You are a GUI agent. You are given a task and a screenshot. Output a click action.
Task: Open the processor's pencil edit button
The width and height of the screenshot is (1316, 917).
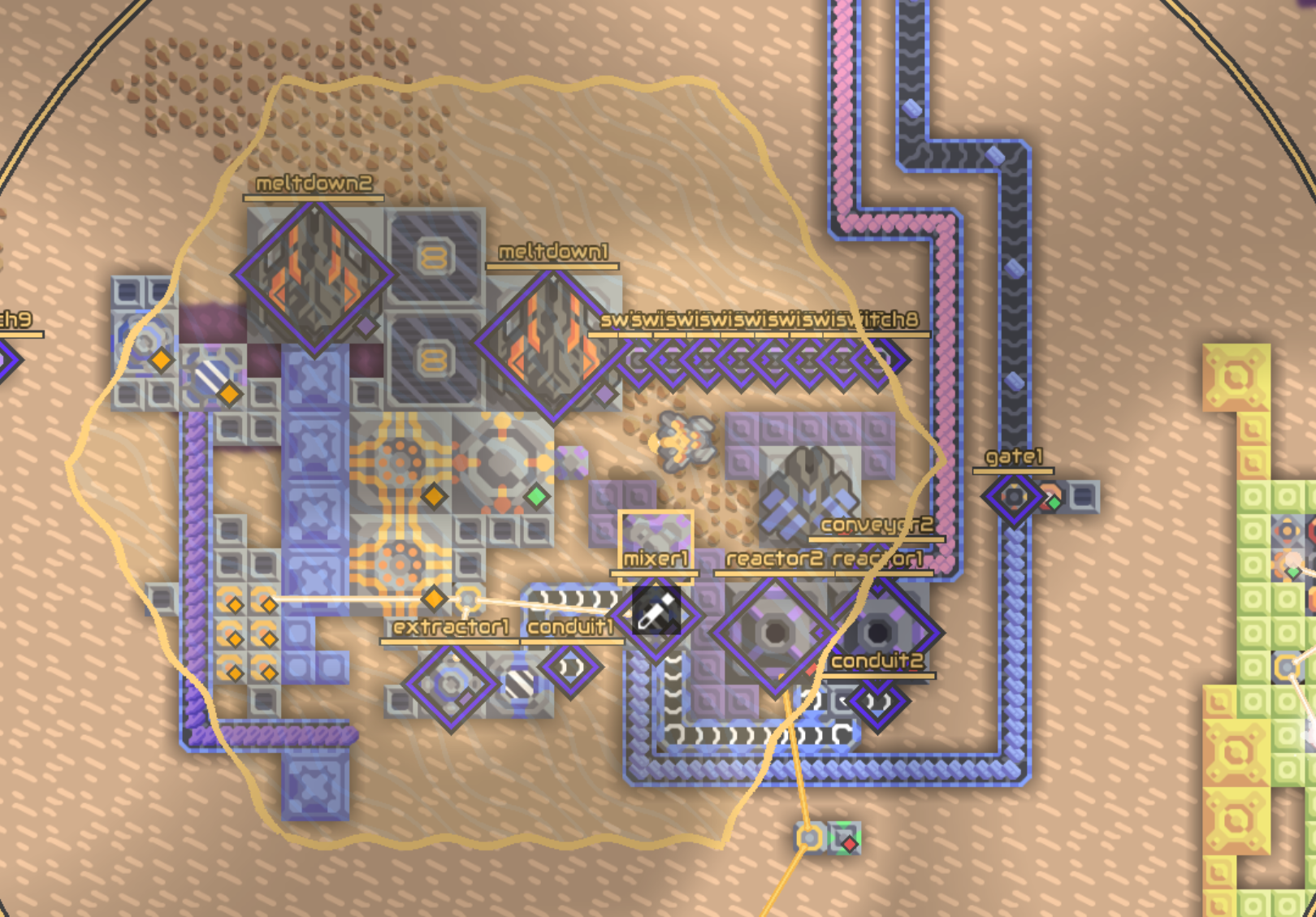[x=656, y=613]
